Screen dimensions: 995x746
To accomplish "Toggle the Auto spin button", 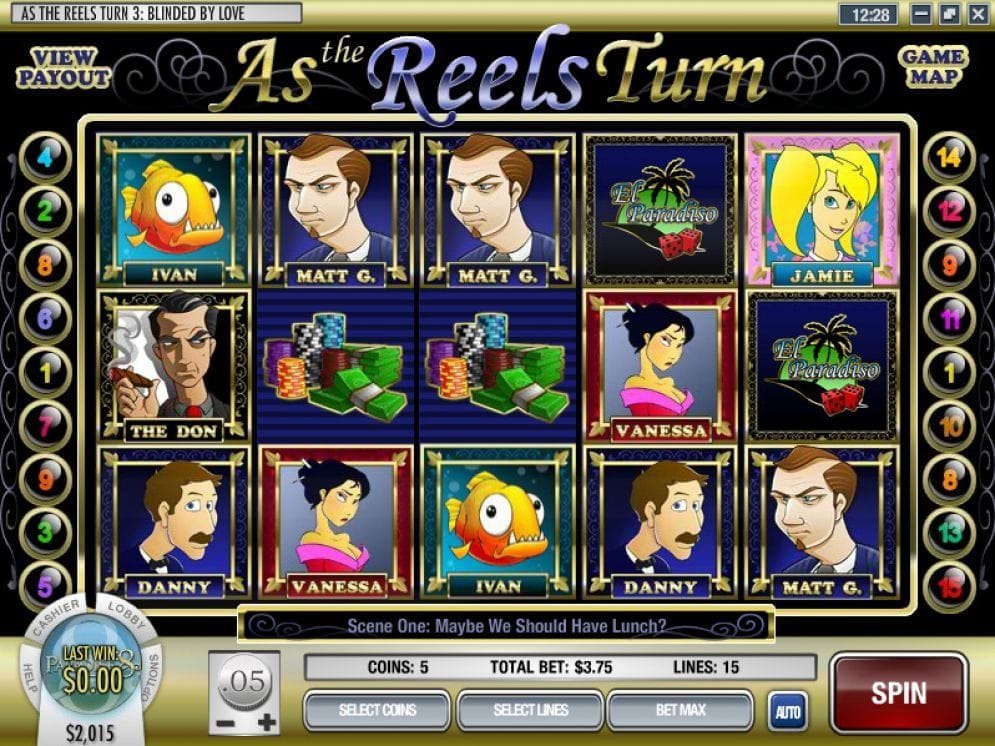I will point(787,712).
